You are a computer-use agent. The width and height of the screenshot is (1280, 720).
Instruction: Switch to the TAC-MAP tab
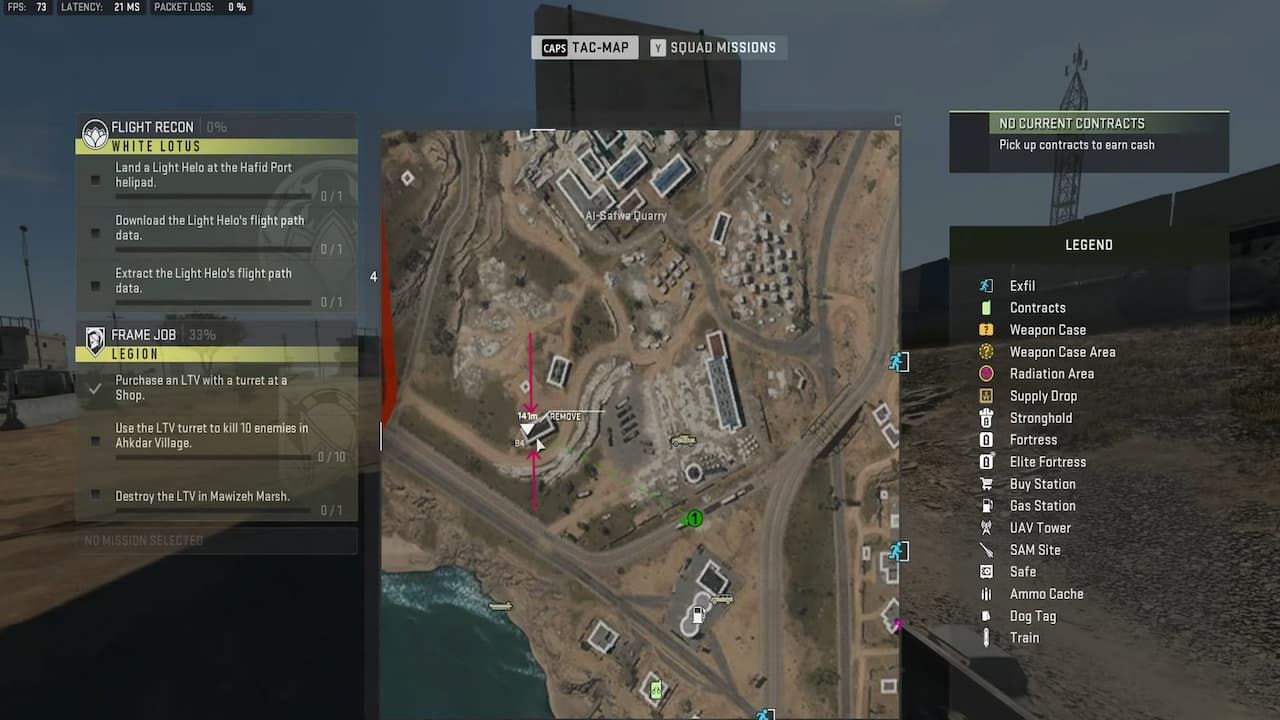[x=584, y=47]
